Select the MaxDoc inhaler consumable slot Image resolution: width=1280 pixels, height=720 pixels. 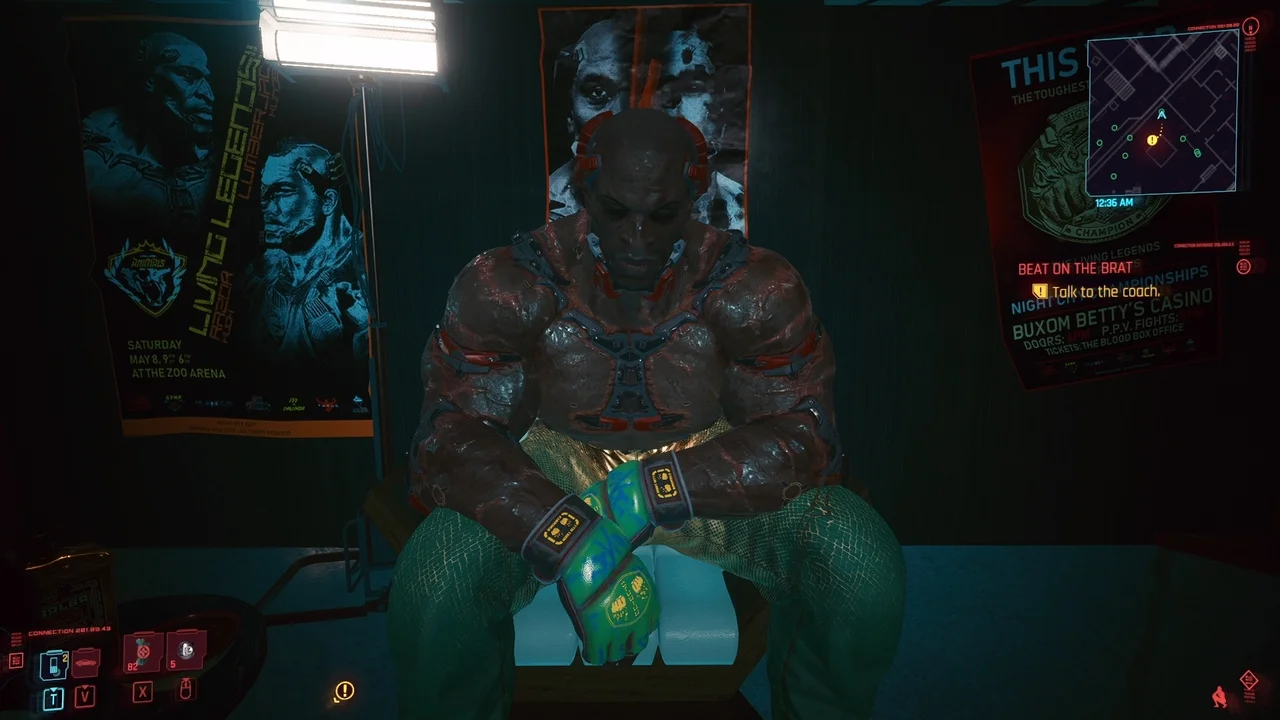coord(140,650)
